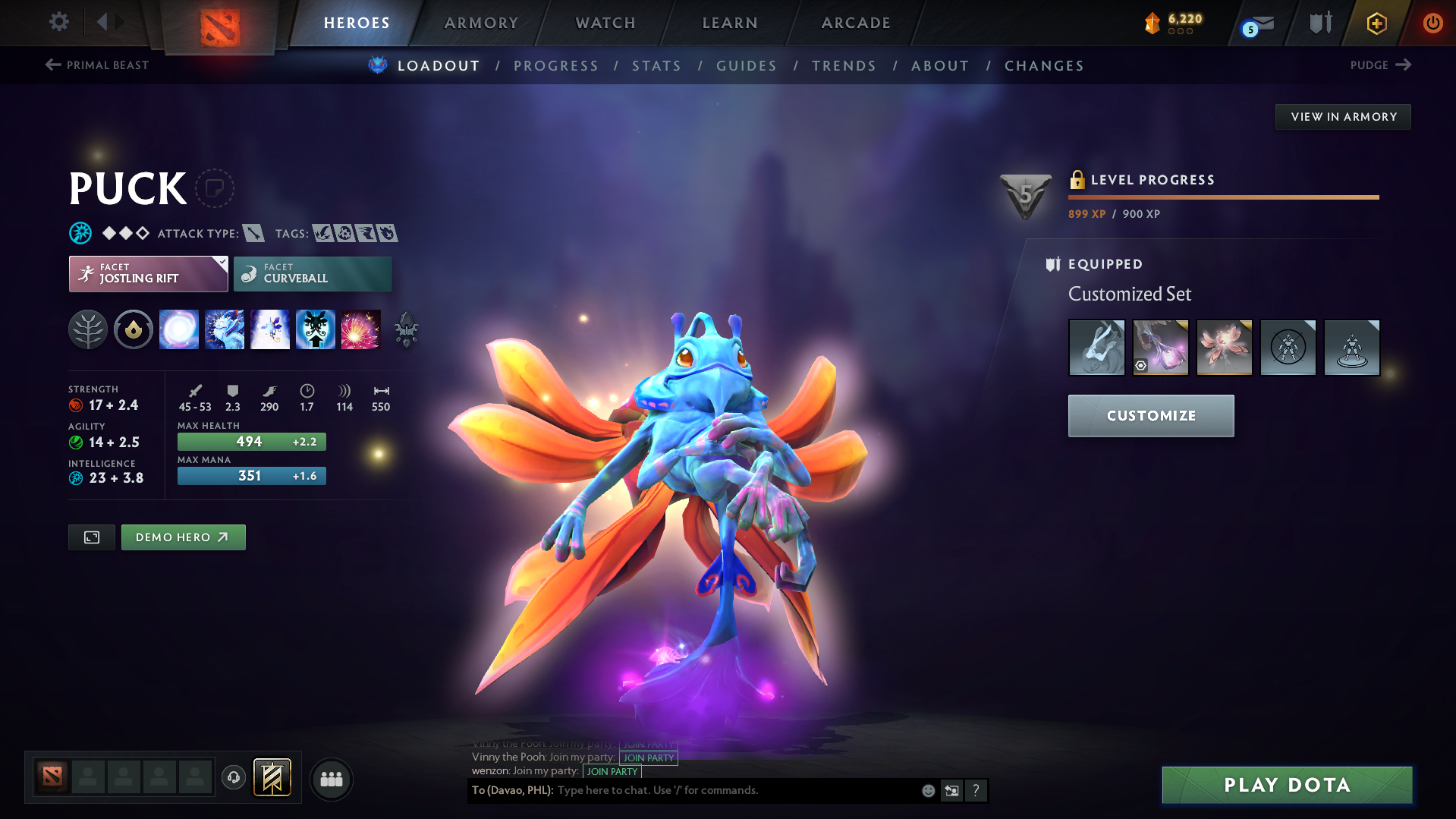The width and height of the screenshot is (1456, 819).
Task: Open the emoticon picker beside the chat box
Action: tap(928, 790)
